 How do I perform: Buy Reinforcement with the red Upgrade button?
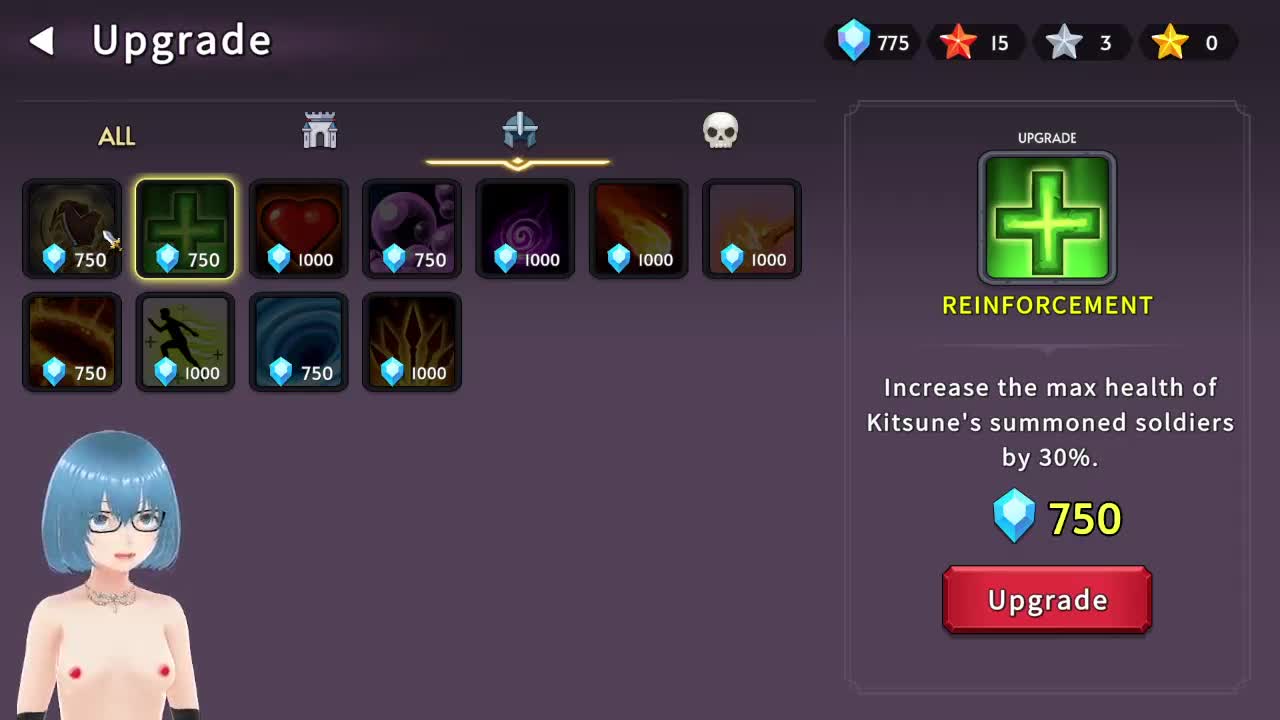coord(1047,600)
